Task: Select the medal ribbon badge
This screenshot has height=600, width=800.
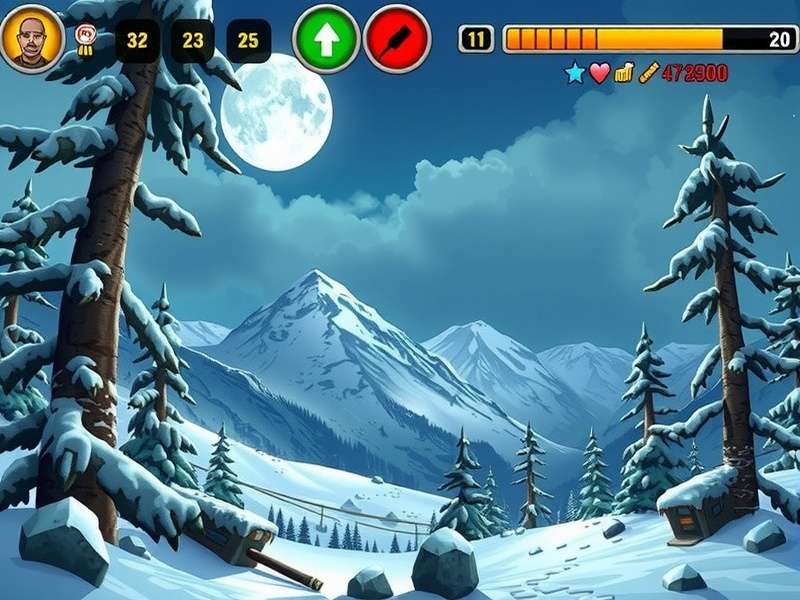Action: click(86, 39)
